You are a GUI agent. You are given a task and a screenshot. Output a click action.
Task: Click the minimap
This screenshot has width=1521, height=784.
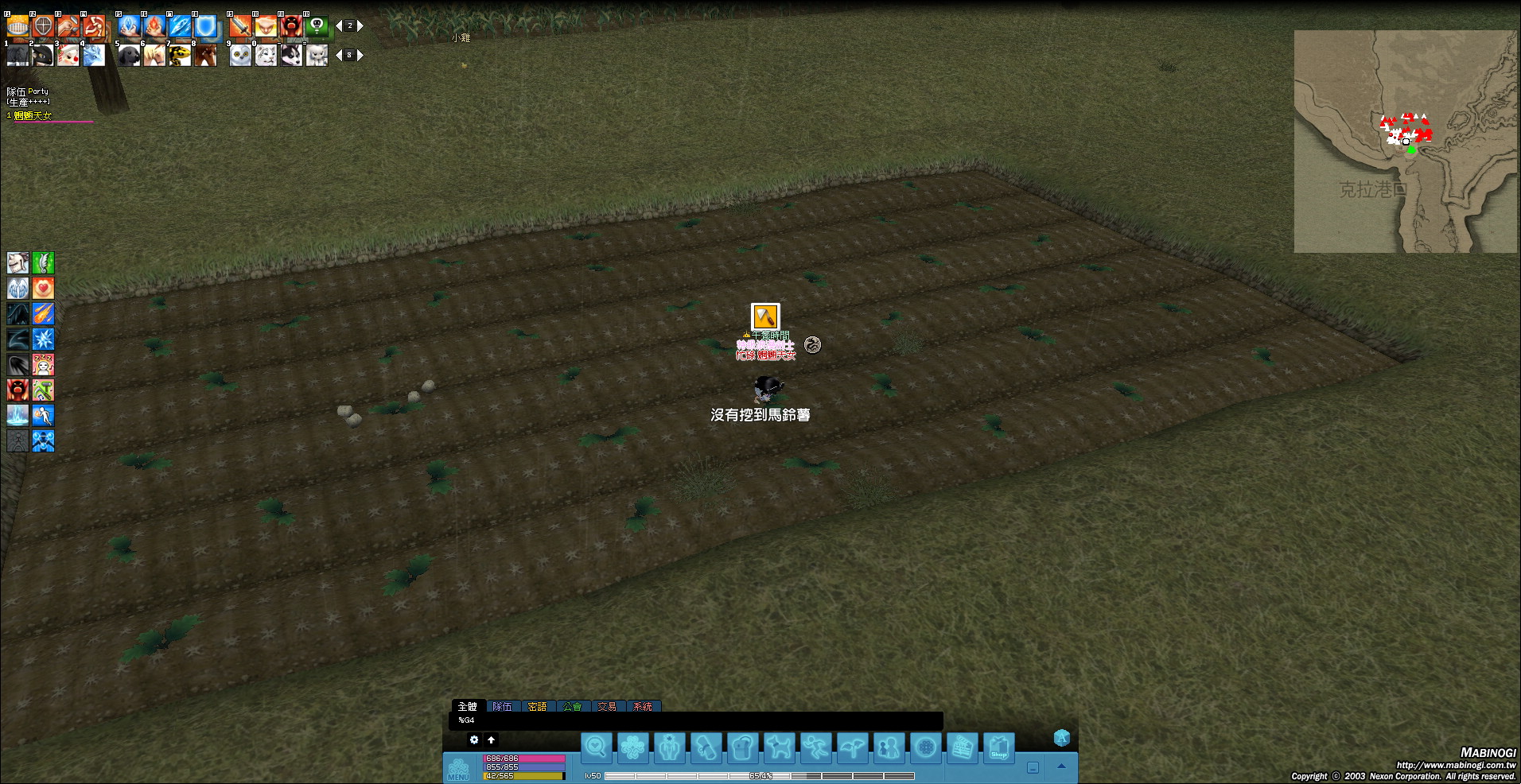click(x=1405, y=142)
